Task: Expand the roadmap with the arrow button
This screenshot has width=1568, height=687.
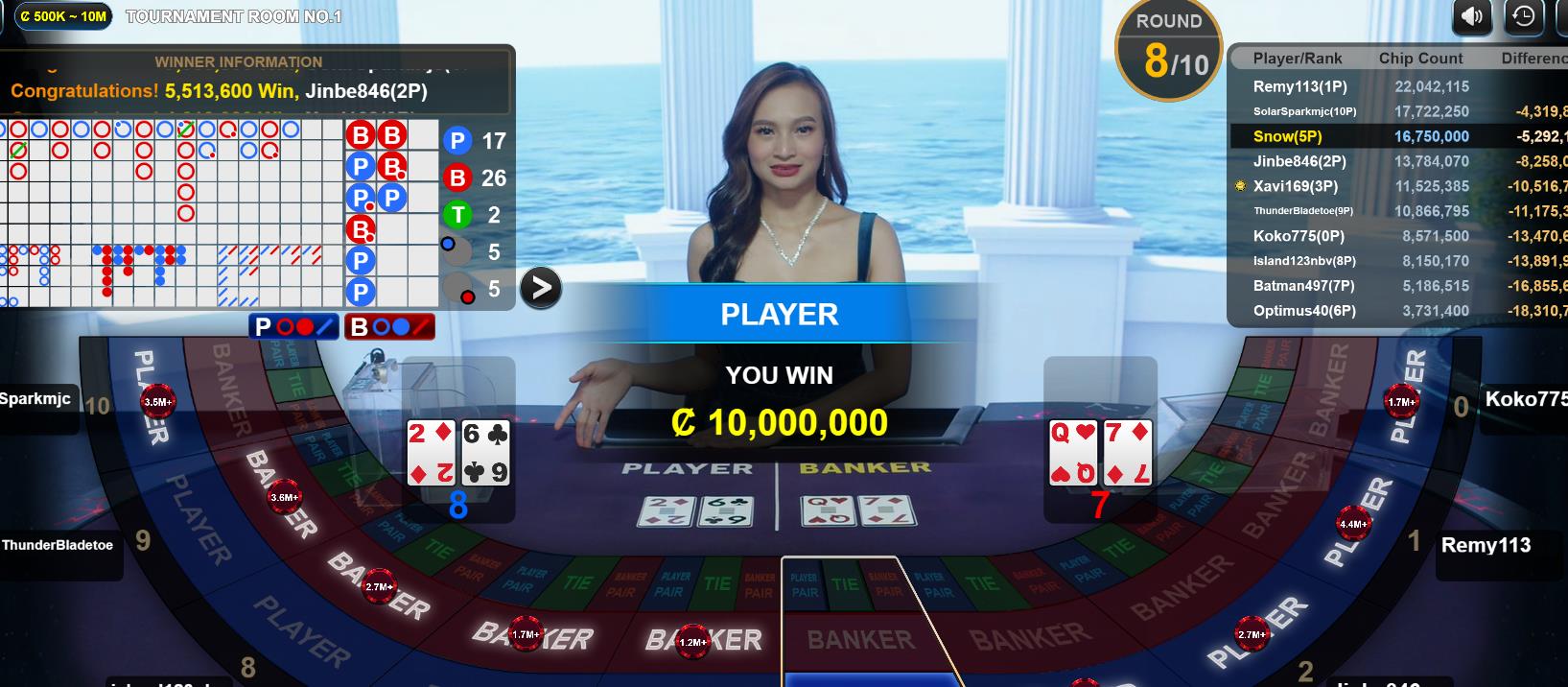Action: click(541, 287)
